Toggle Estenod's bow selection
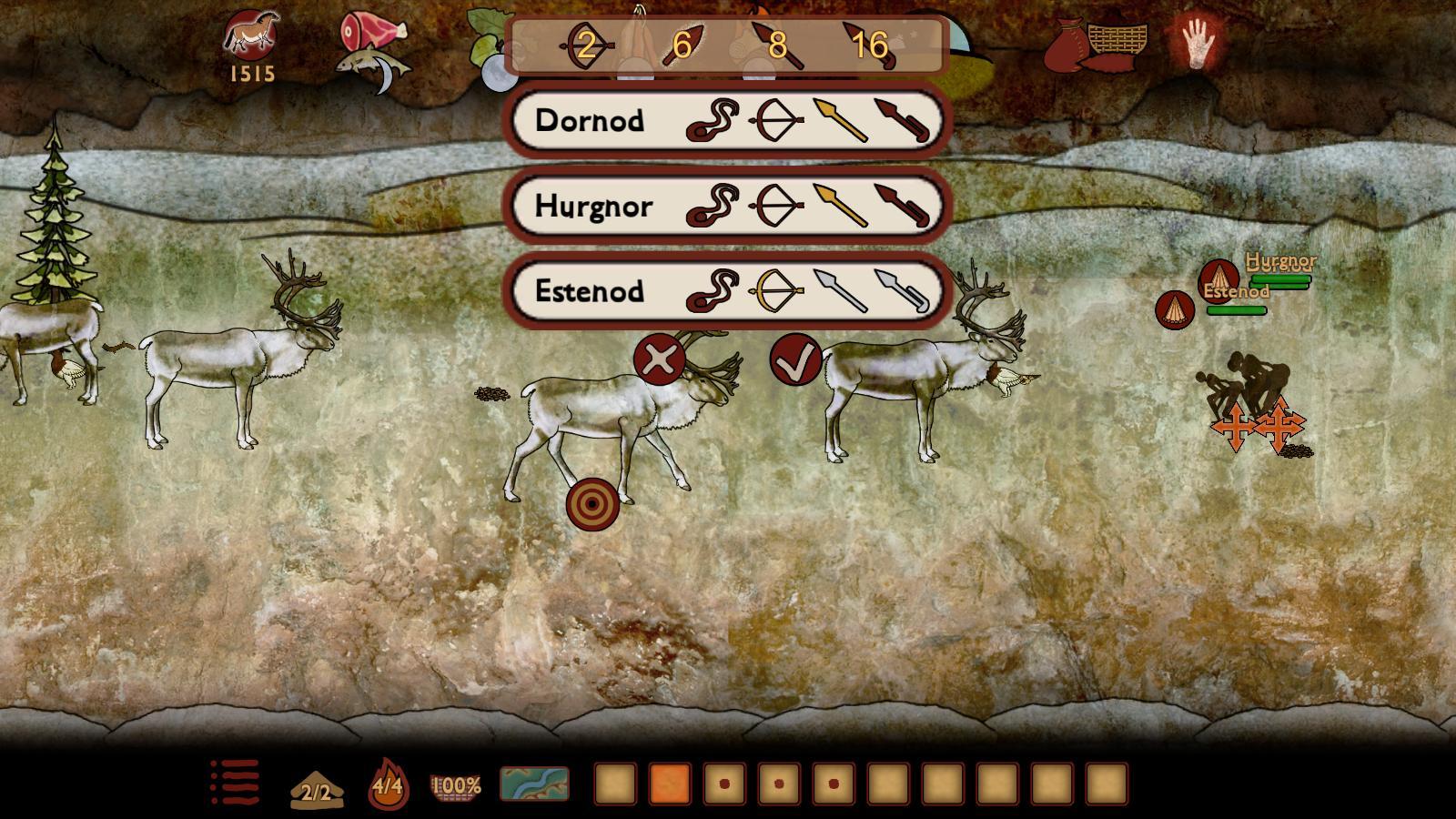This screenshot has height=819, width=1456. pos(778,291)
